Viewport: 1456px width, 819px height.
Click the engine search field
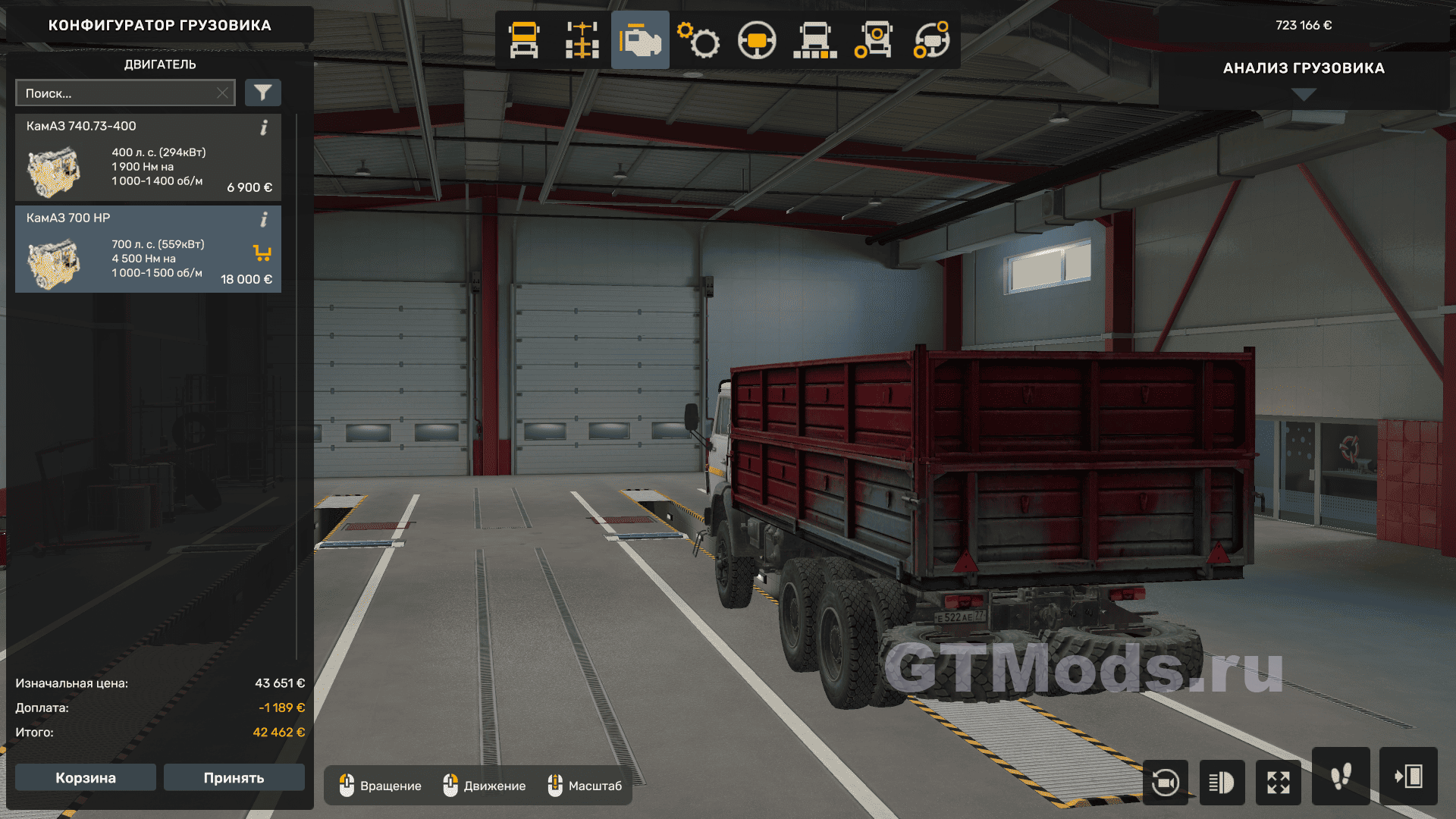pyautogui.click(x=118, y=93)
